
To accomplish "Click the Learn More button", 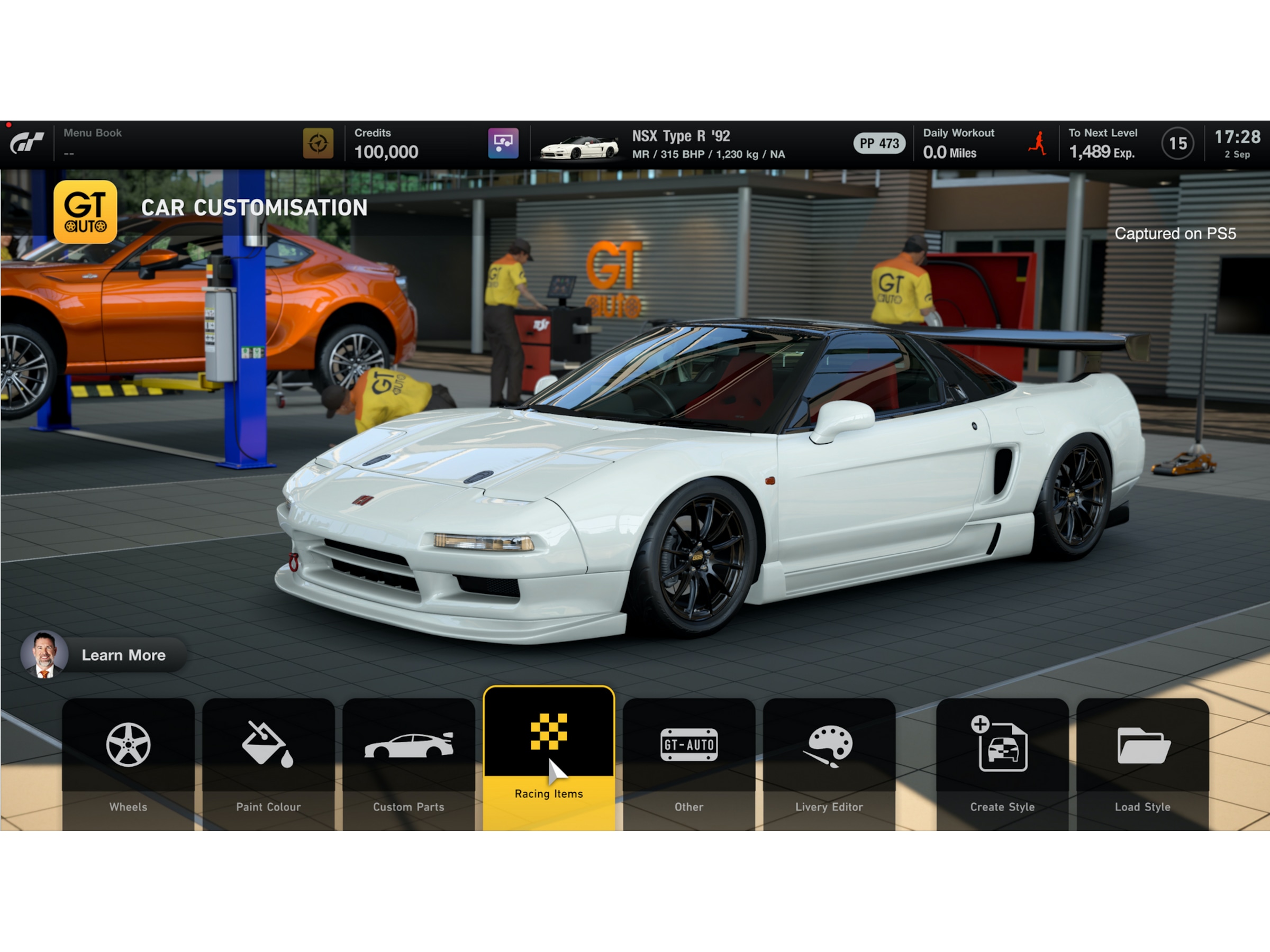I will tap(104, 655).
